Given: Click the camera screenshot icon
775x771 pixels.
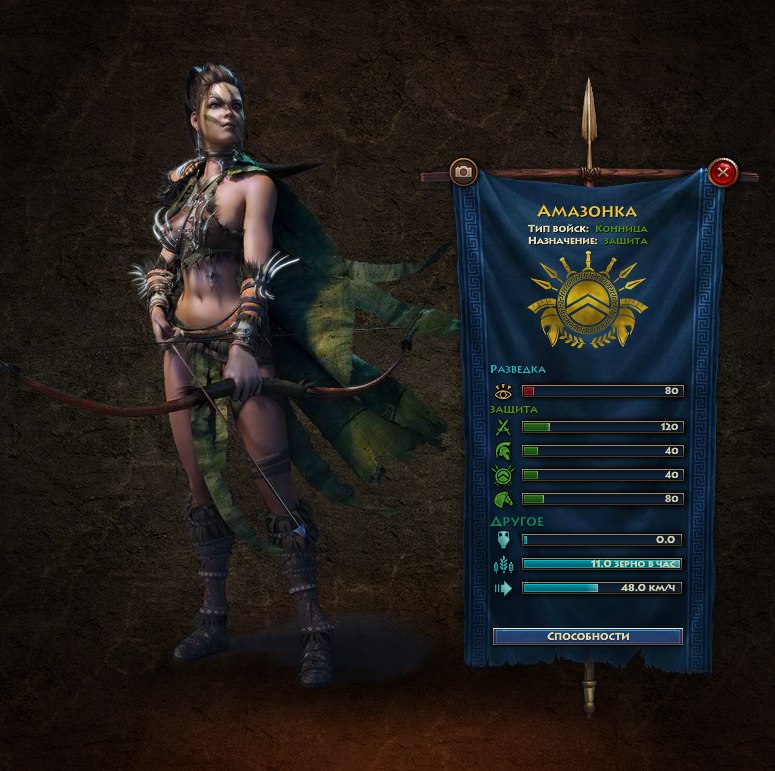Looking at the screenshot, I should pos(463,172).
